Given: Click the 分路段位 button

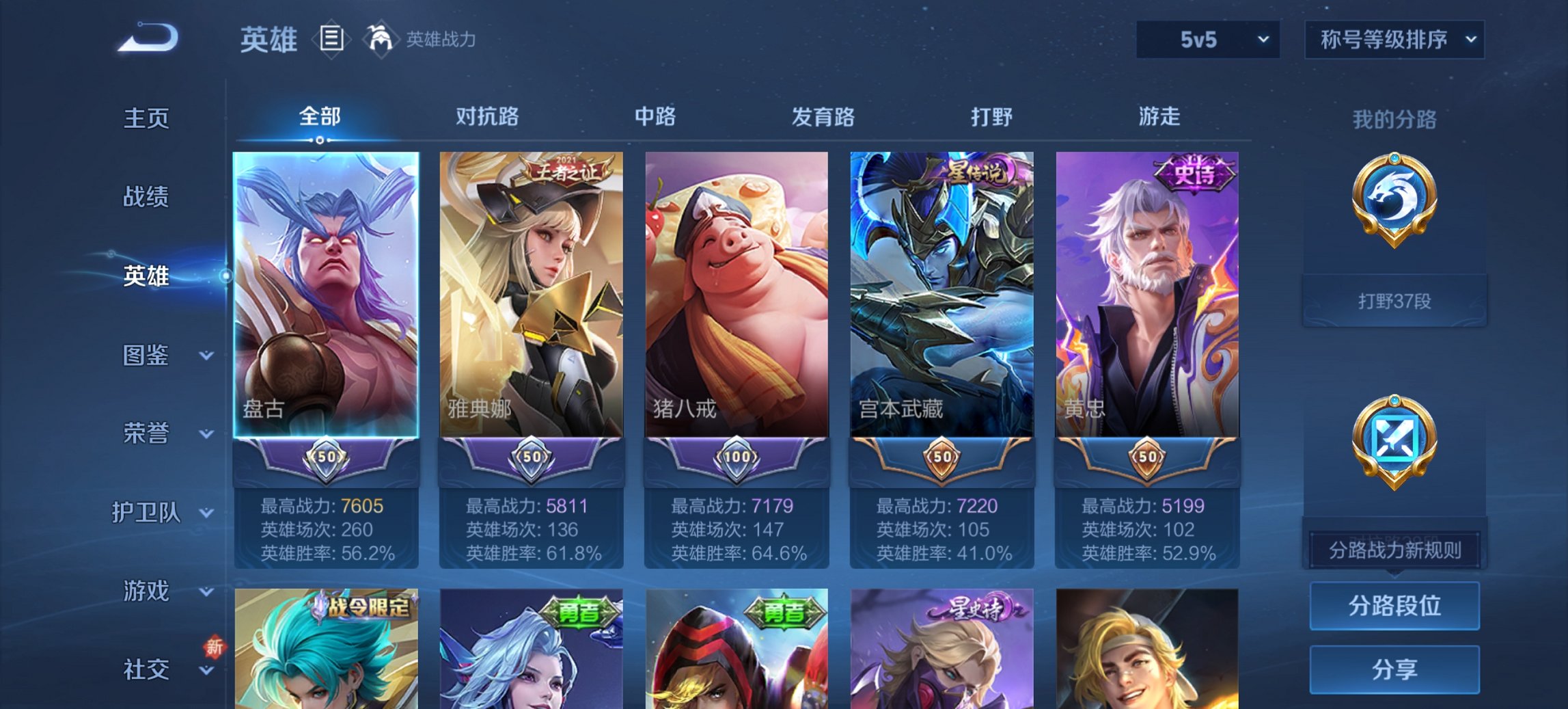Looking at the screenshot, I should [x=1394, y=607].
